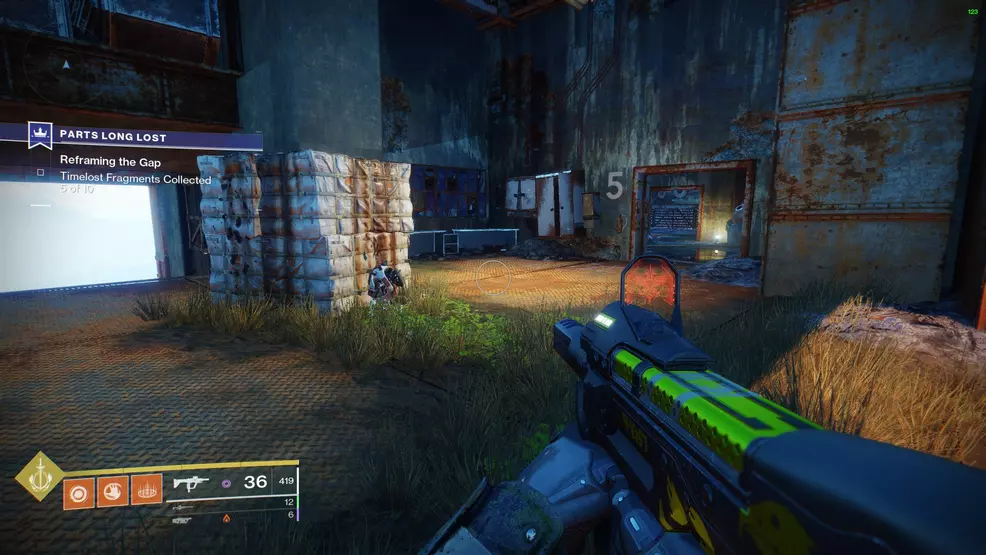Image resolution: width=986 pixels, height=555 pixels.
Task: Click the crown quest banner icon
Action: click(40, 135)
